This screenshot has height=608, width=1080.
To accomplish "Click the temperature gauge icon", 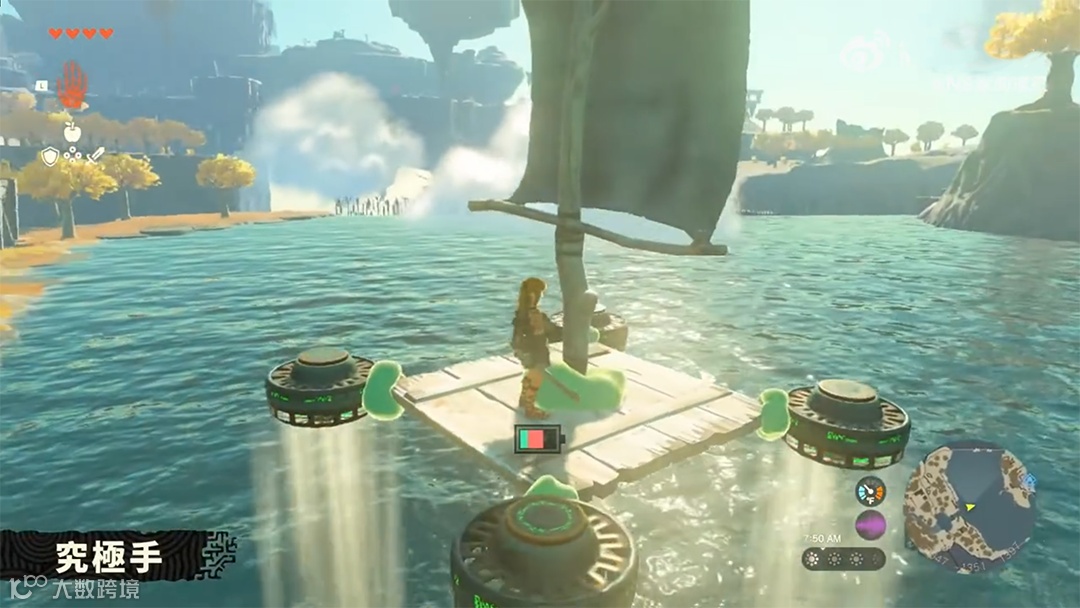I will pyautogui.click(x=870, y=491).
